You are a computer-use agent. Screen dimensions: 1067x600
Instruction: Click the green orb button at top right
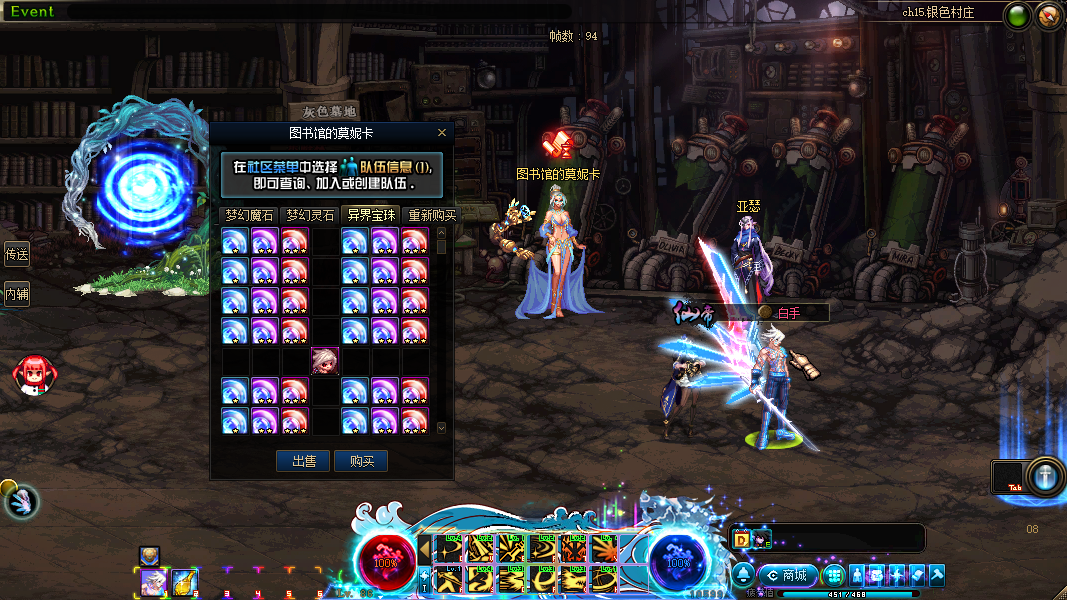1019,15
